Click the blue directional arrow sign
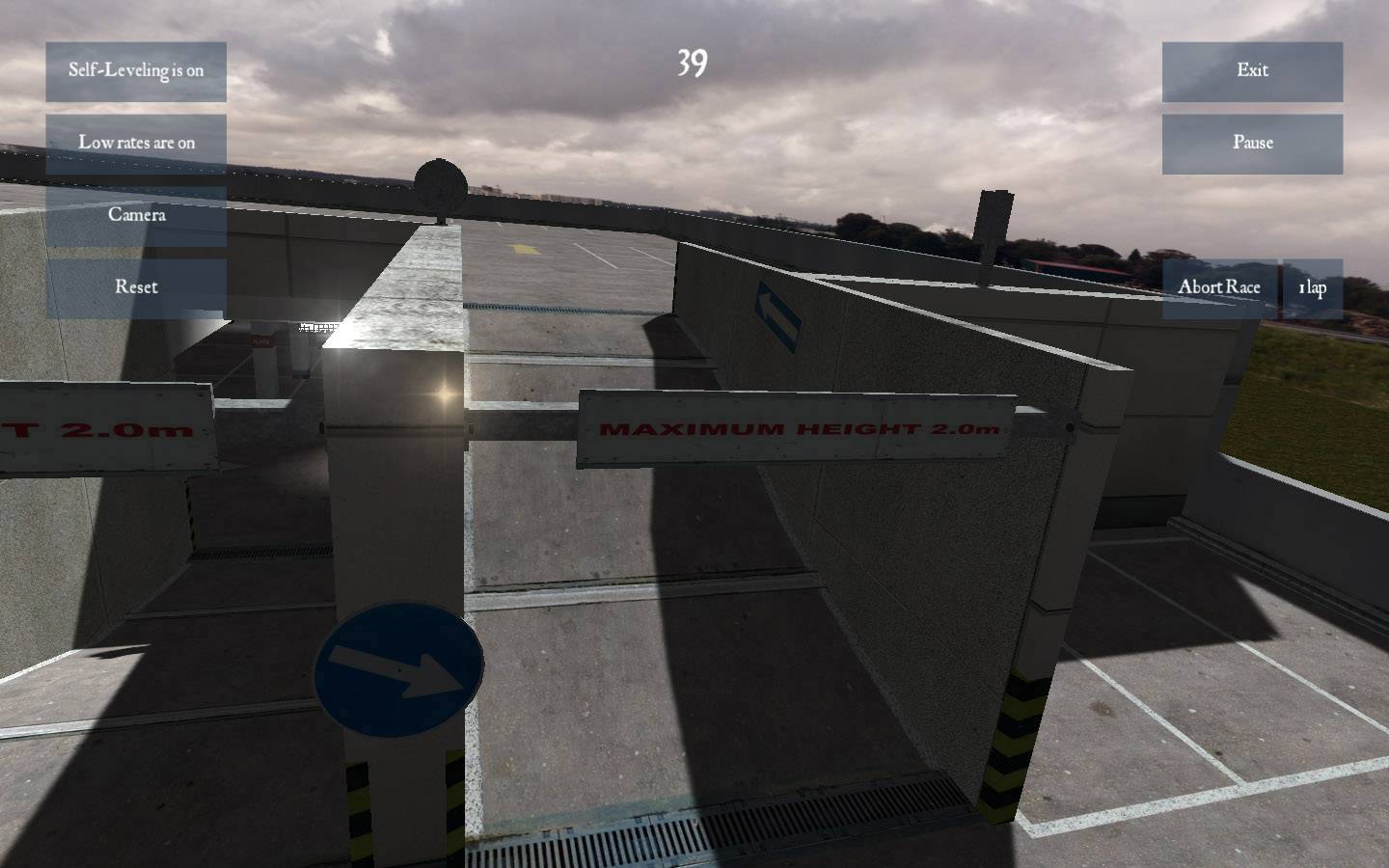Image resolution: width=1389 pixels, height=868 pixels. coord(397,669)
